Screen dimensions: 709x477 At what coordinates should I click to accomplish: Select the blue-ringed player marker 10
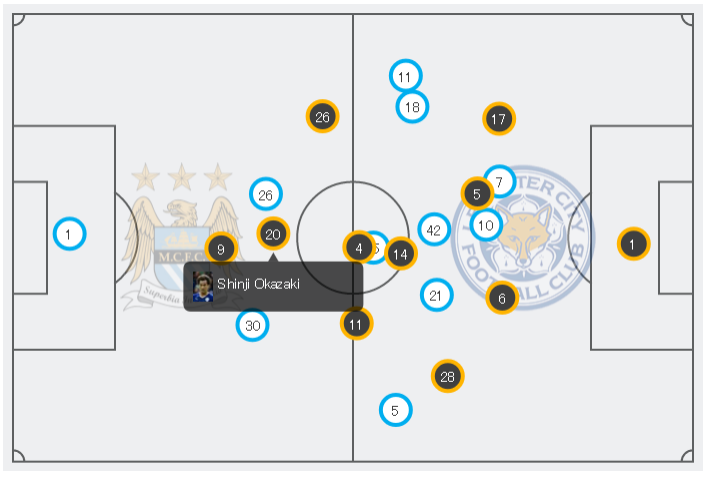[487, 225]
